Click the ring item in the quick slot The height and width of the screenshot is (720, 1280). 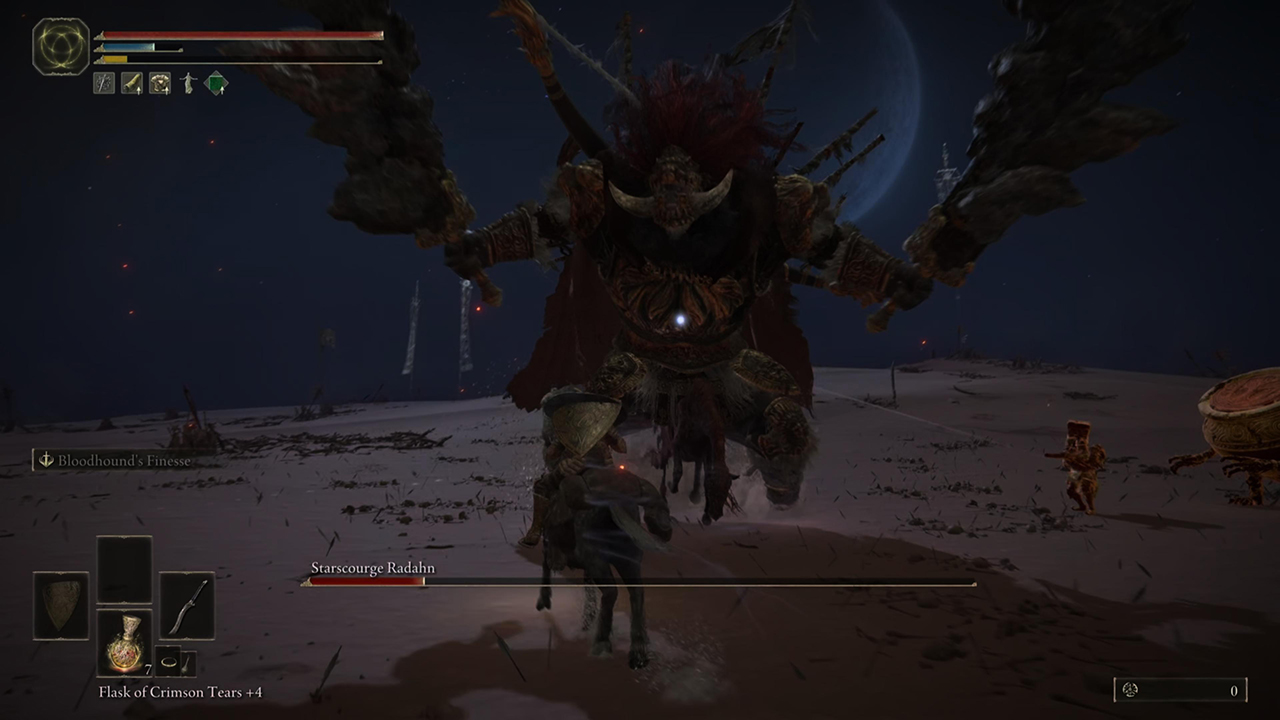pos(168,661)
